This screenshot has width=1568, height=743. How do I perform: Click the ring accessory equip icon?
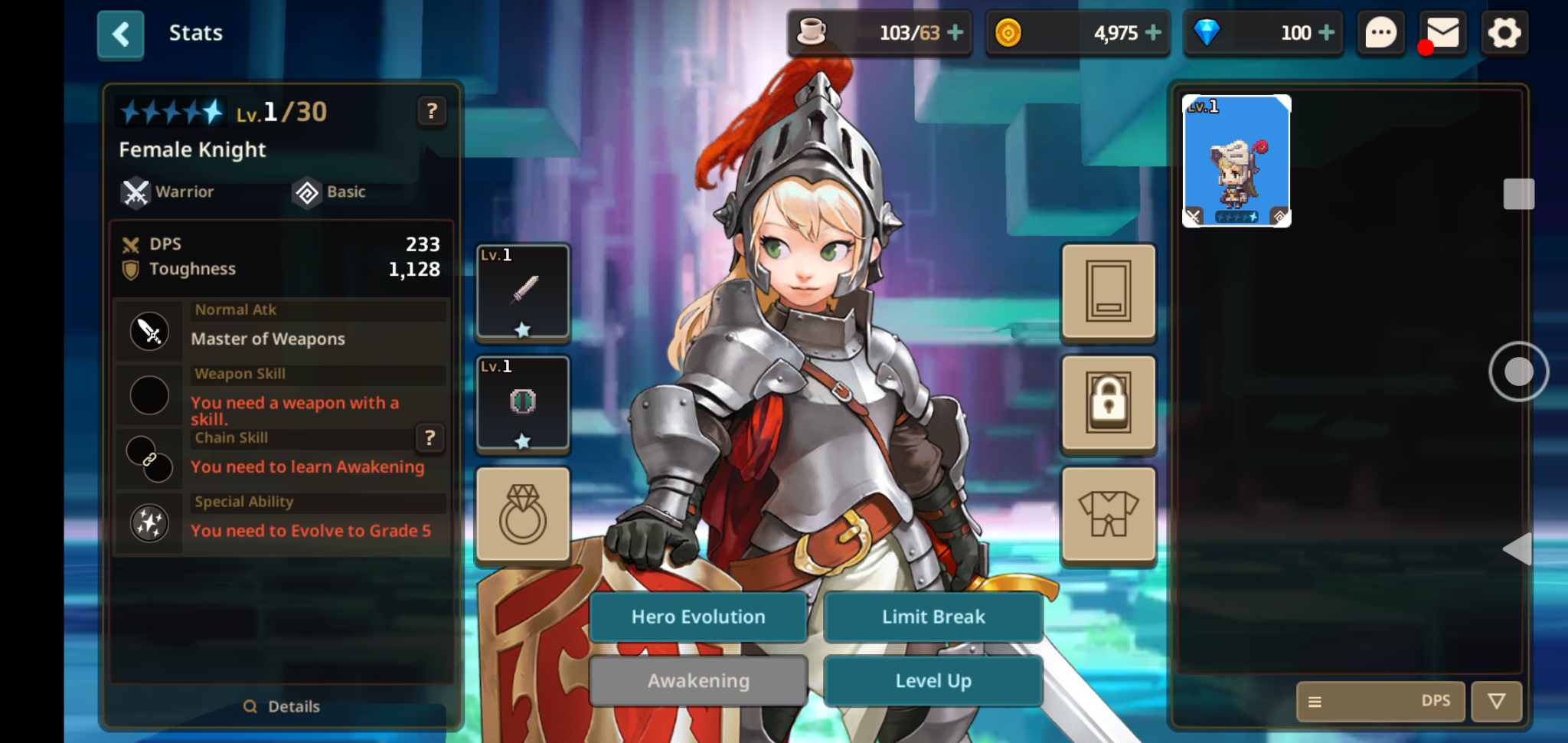(x=523, y=514)
